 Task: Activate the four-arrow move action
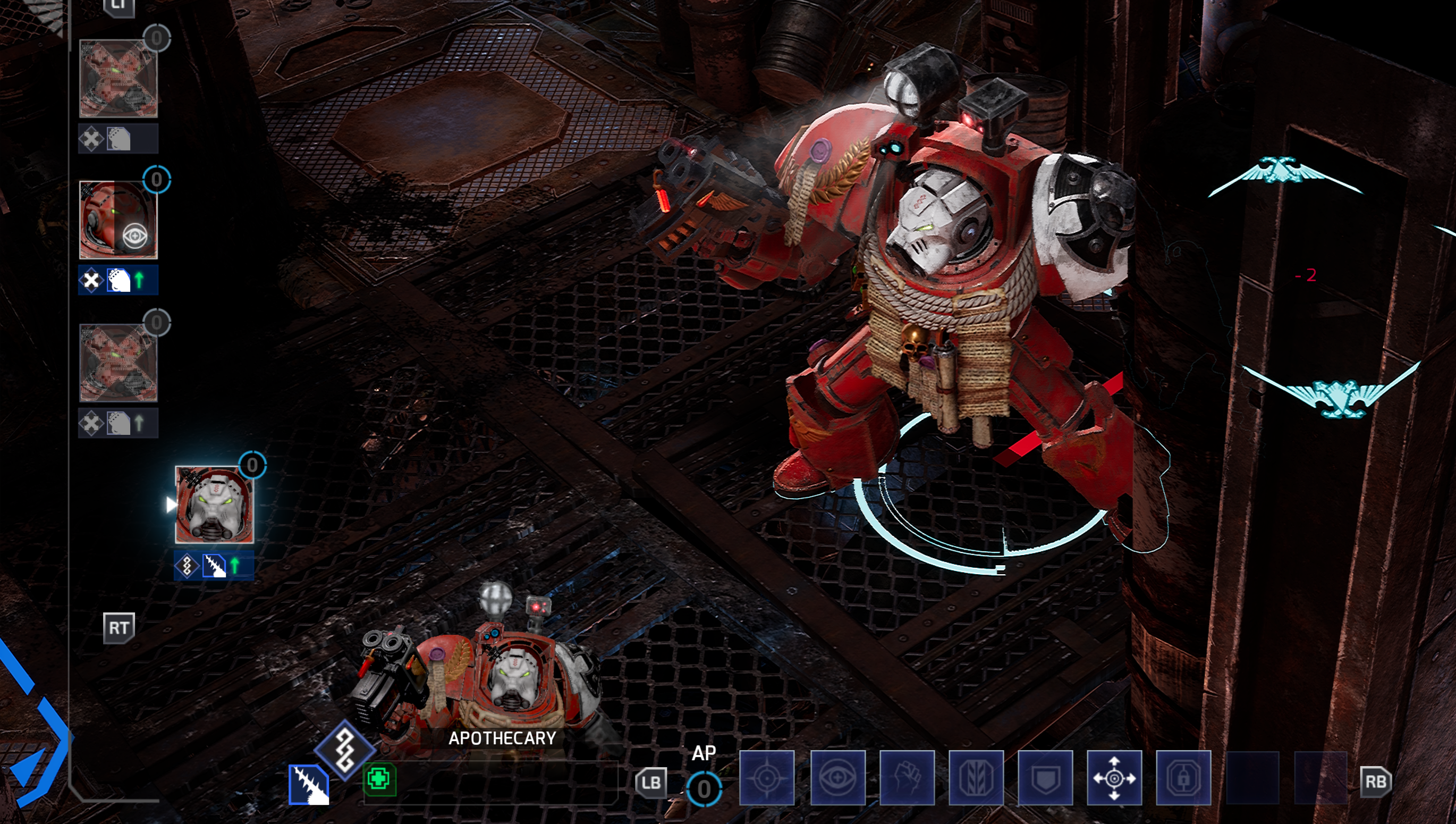click(1114, 778)
